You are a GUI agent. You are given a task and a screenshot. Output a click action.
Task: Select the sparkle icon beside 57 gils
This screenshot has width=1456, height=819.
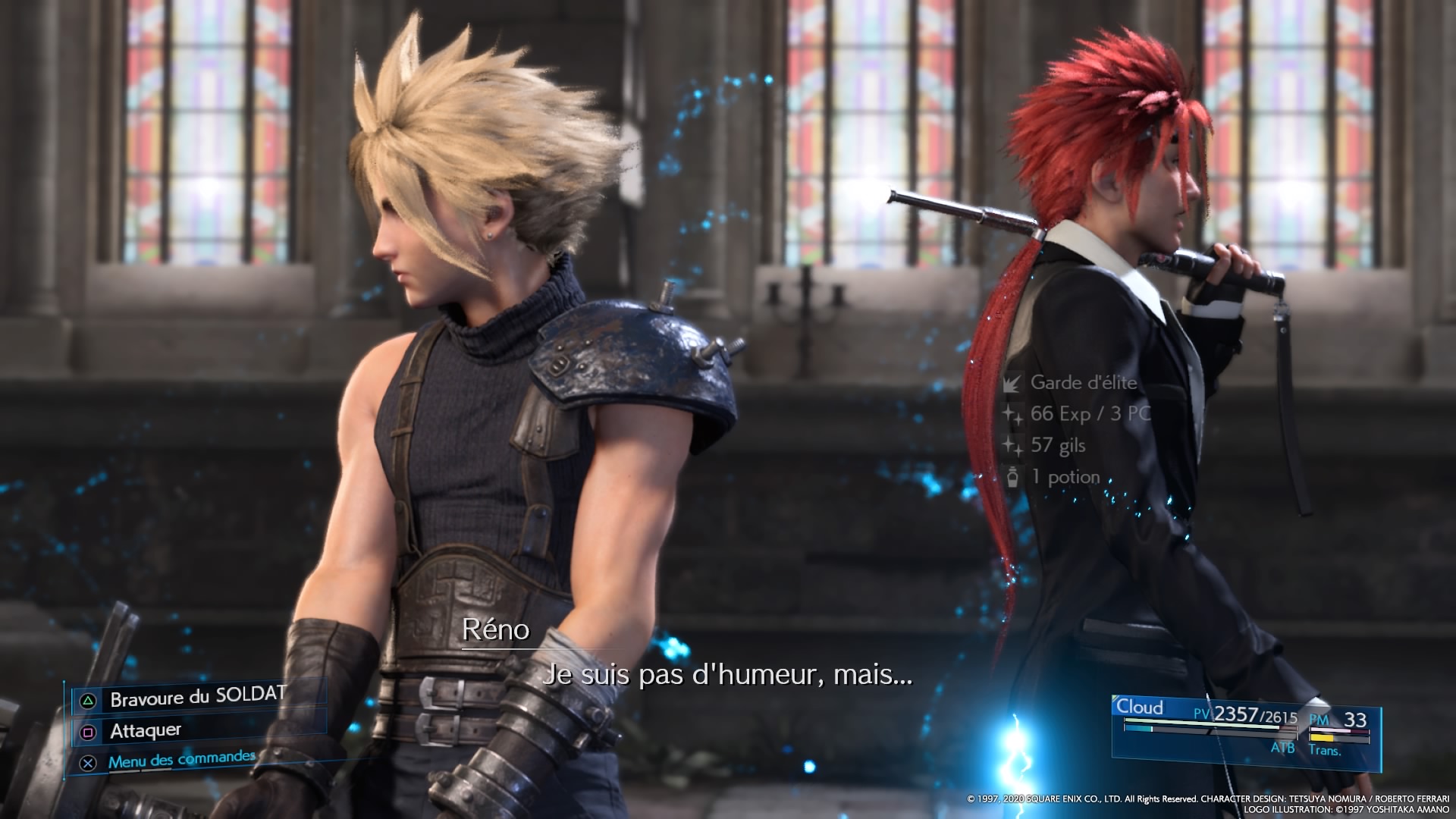(x=1014, y=446)
